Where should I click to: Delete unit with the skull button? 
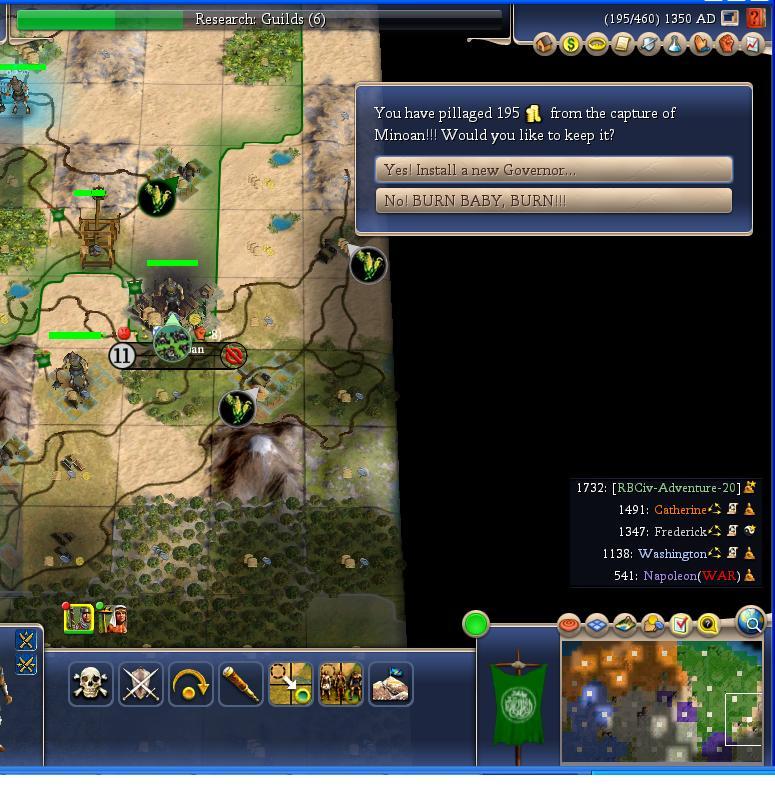coord(90,684)
